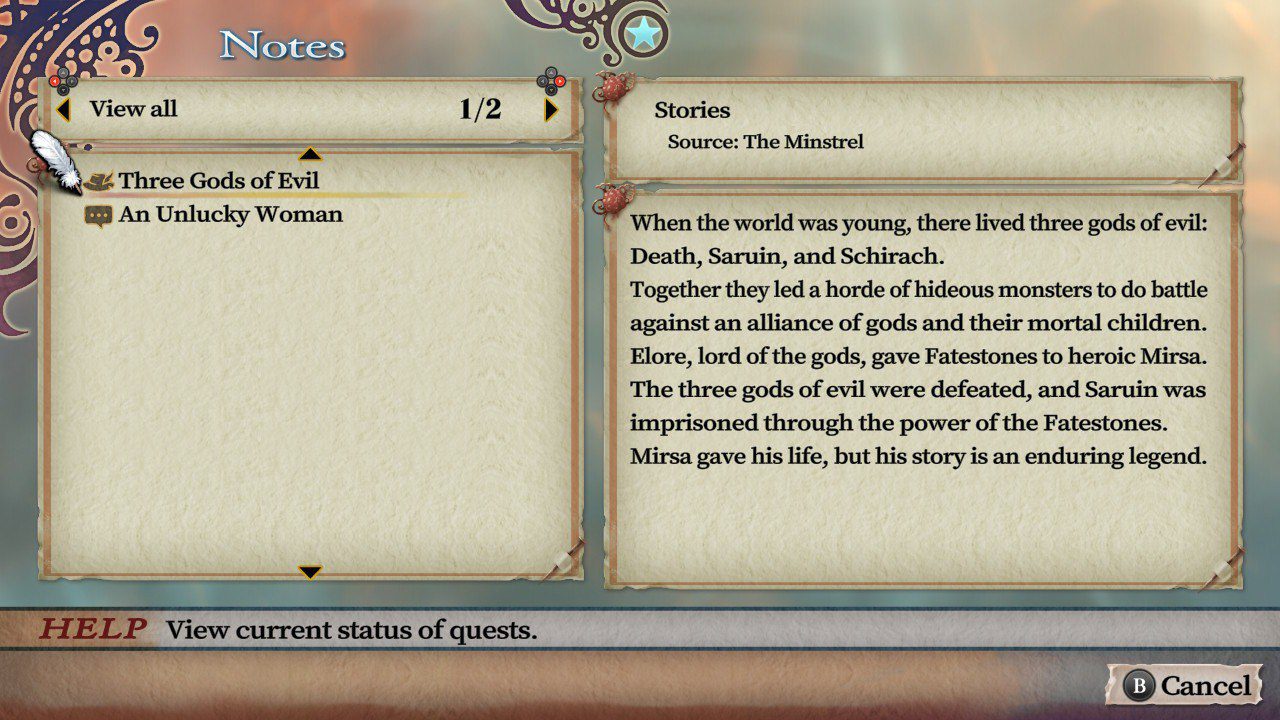Open the next category with the right arrow
This screenshot has width=1280, height=720.
tap(549, 109)
